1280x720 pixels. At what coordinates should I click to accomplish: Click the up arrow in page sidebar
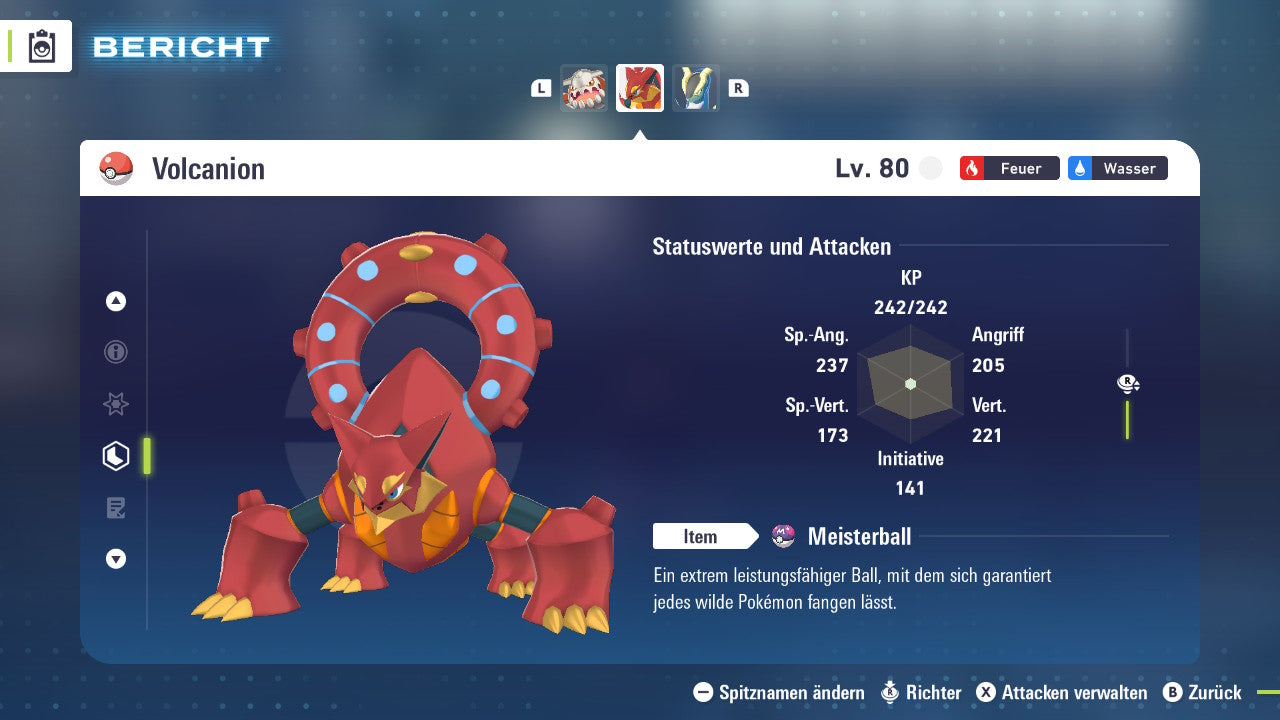pos(116,301)
